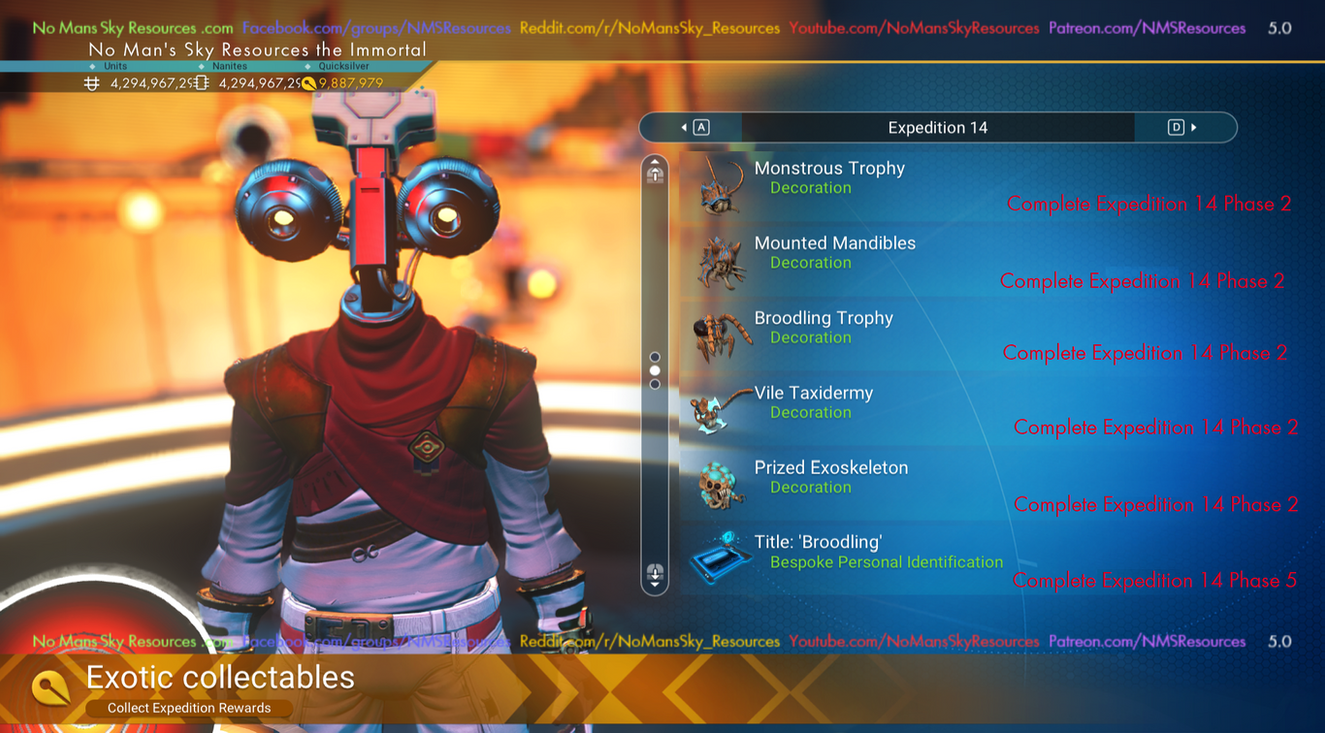Go to the next expedition page

pos(1183,127)
